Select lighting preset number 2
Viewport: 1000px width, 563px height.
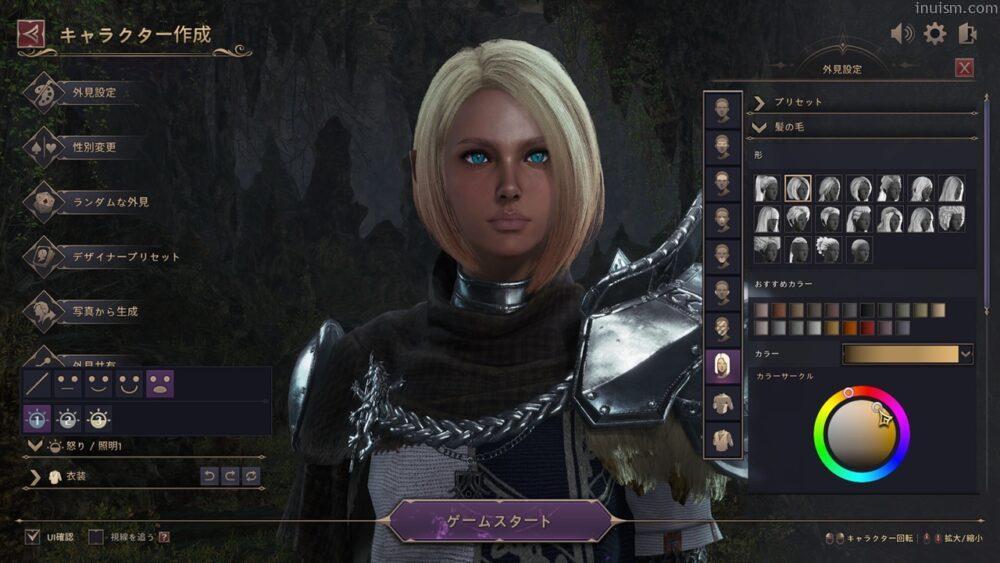68,419
